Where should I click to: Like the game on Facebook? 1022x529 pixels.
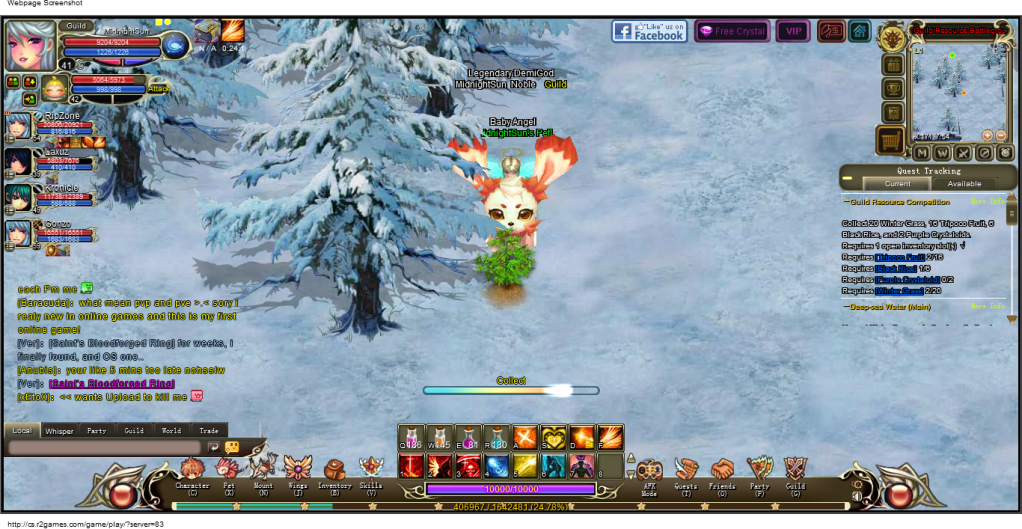pyautogui.click(x=649, y=32)
